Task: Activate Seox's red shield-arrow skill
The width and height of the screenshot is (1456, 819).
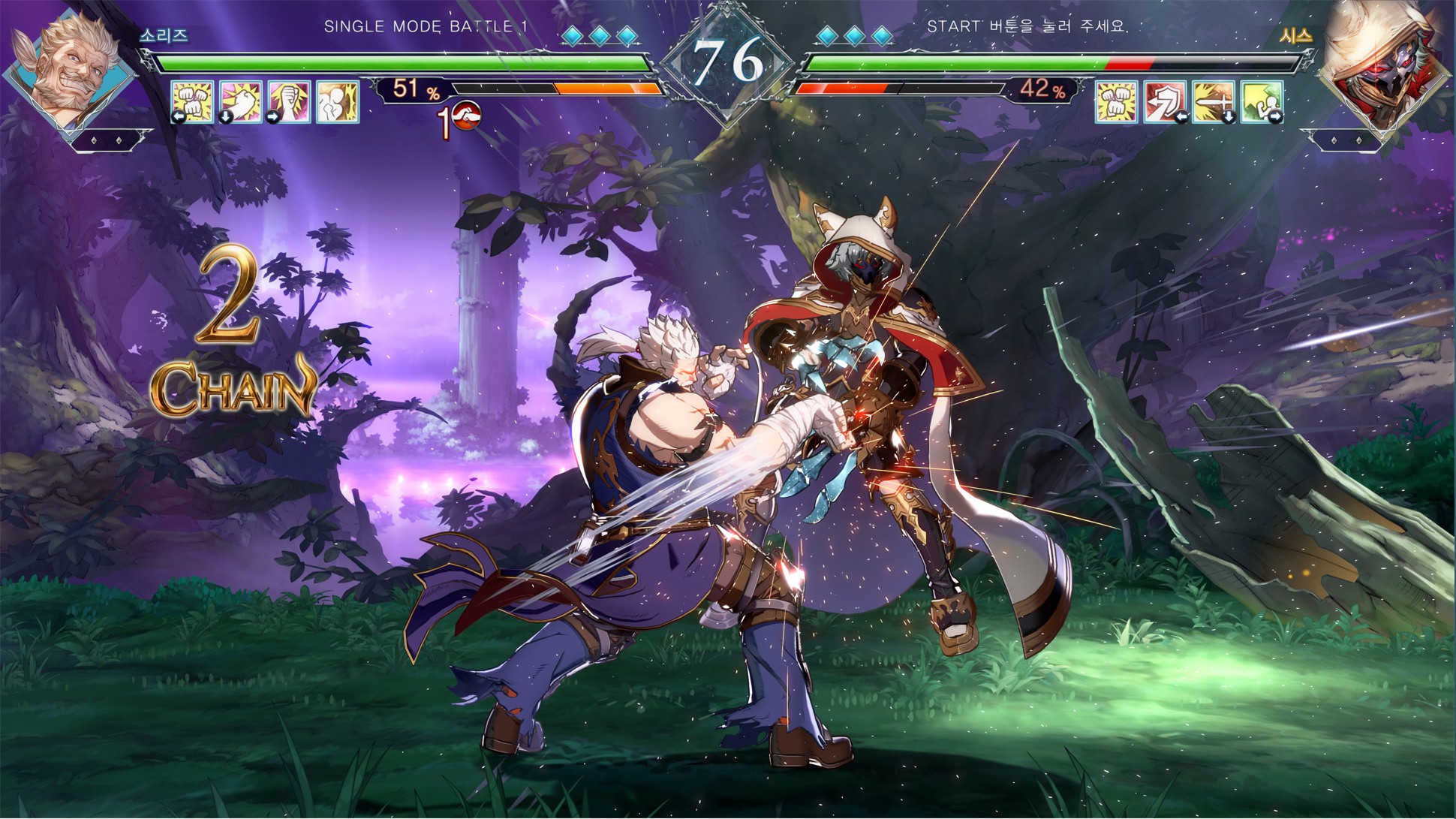Action: [1165, 101]
